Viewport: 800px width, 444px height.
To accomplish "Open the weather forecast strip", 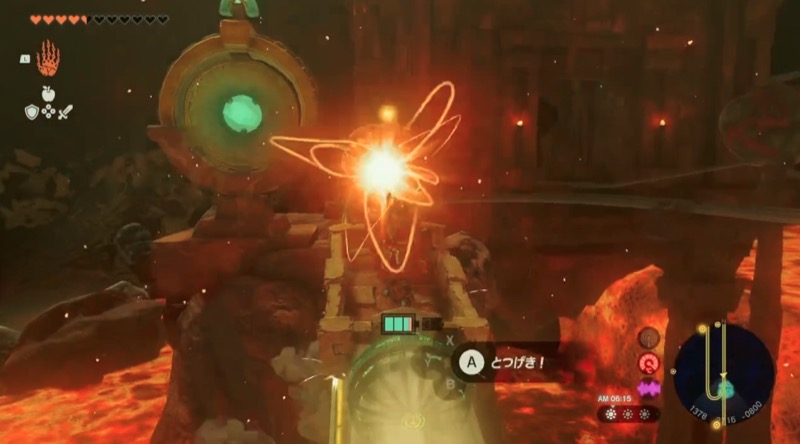I will click(630, 412).
